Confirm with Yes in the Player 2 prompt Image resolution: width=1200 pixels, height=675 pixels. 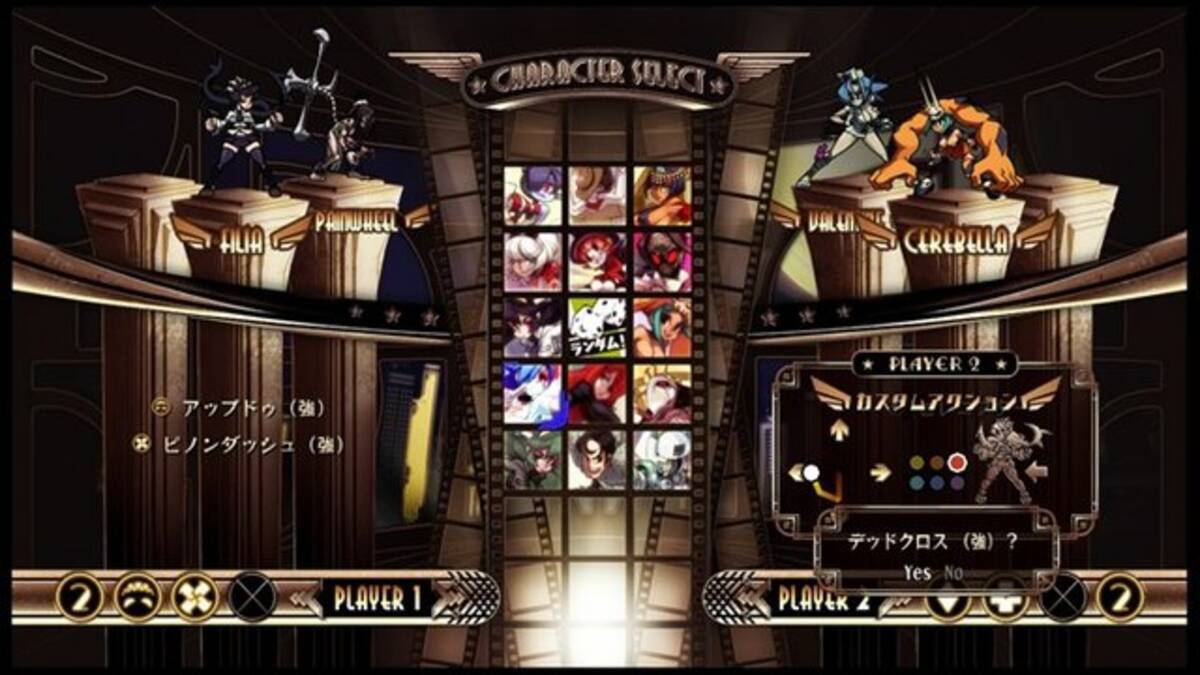916,573
